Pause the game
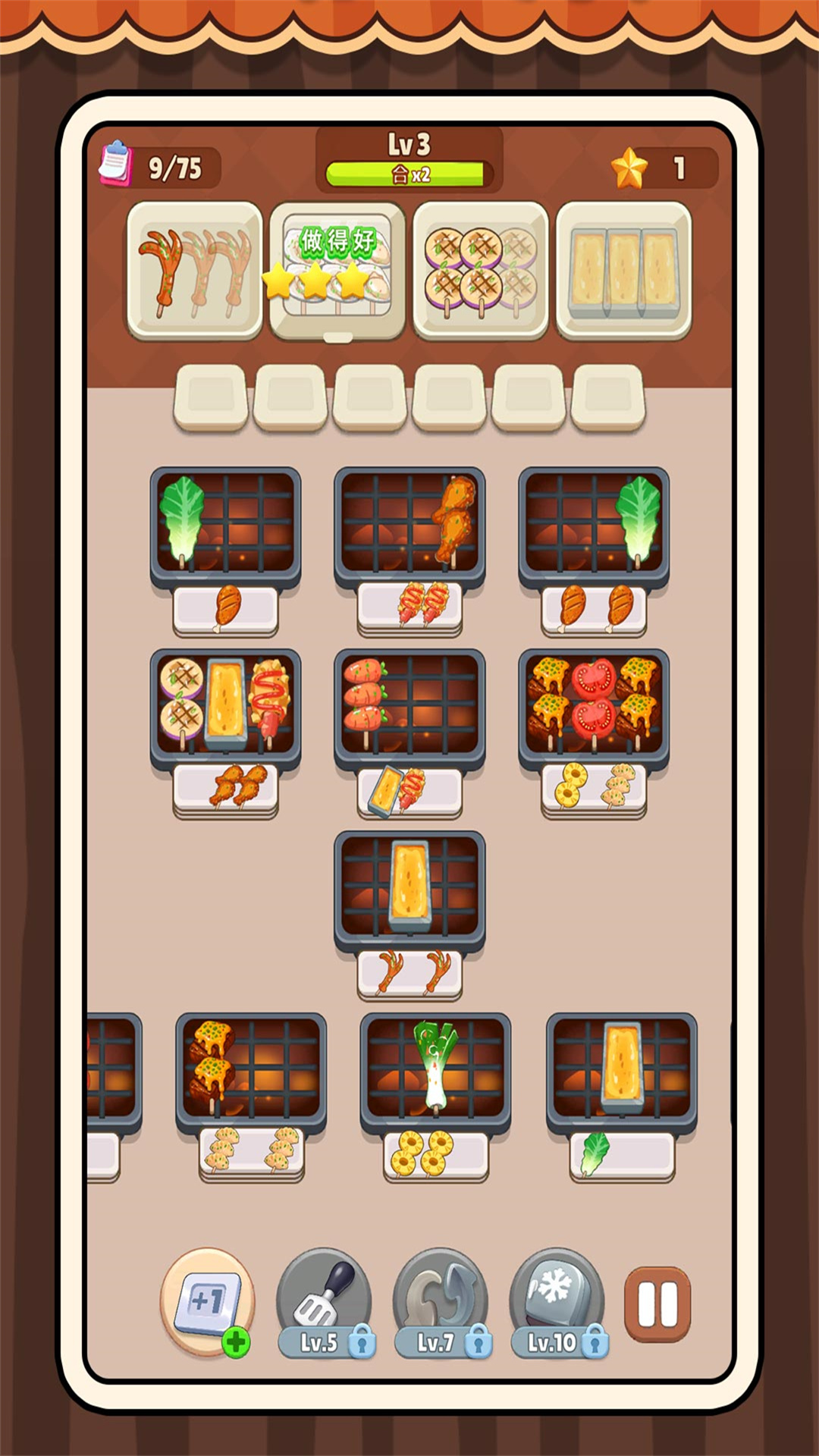 pyautogui.click(x=657, y=1304)
